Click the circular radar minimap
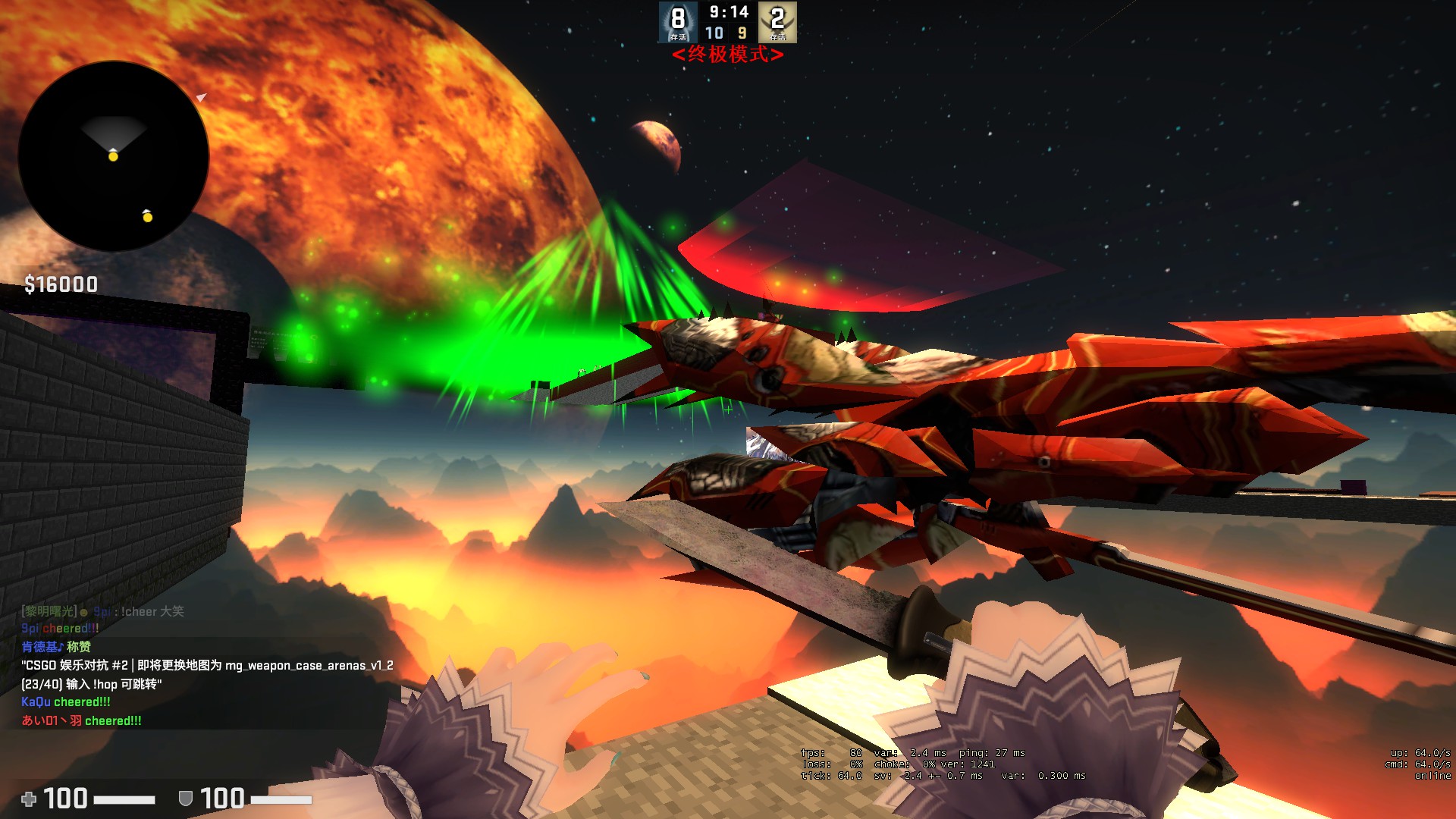Viewport: 1456px width, 819px height. pos(114,157)
